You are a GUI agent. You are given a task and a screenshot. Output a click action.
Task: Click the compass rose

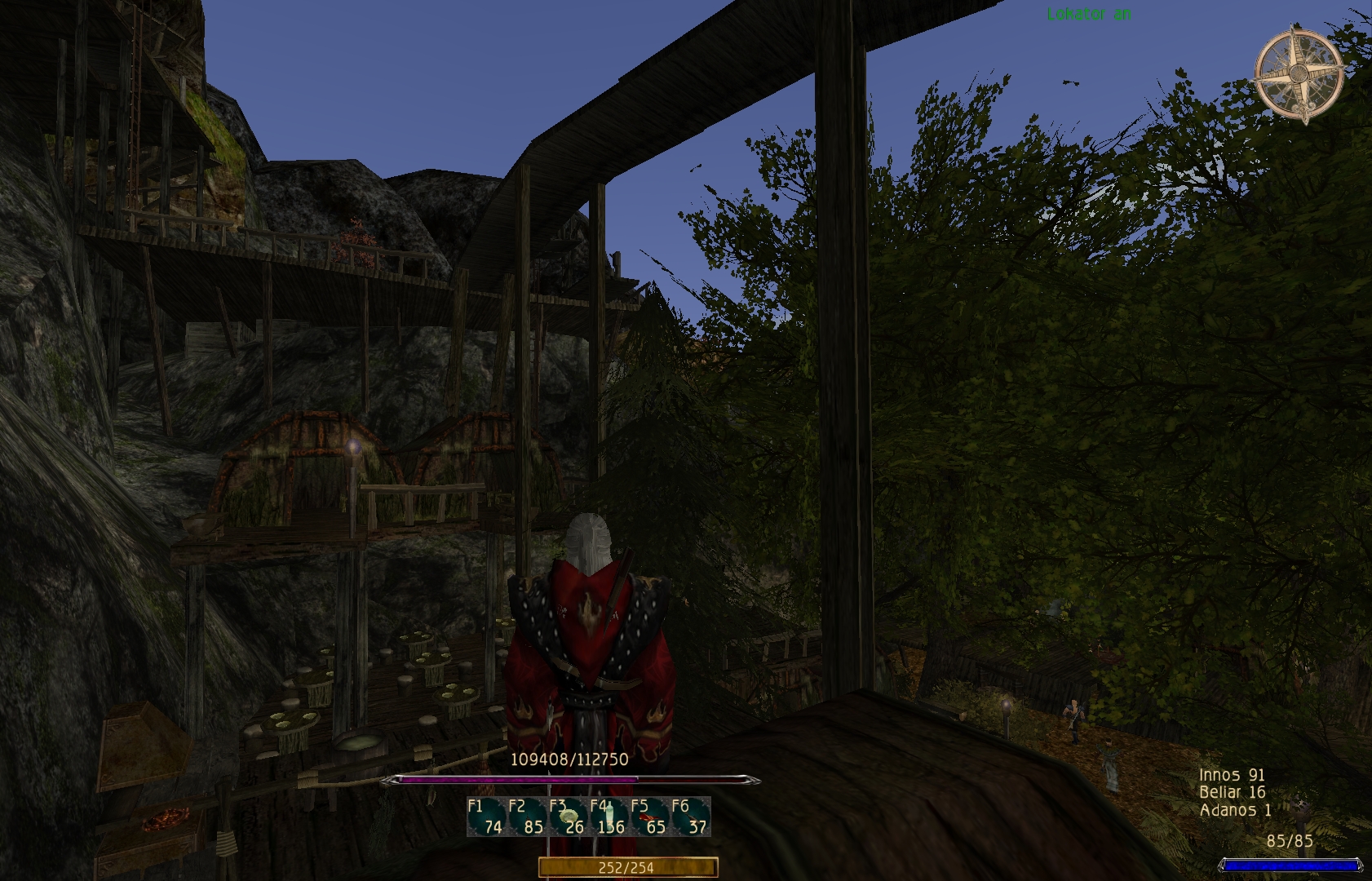click(1299, 75)
